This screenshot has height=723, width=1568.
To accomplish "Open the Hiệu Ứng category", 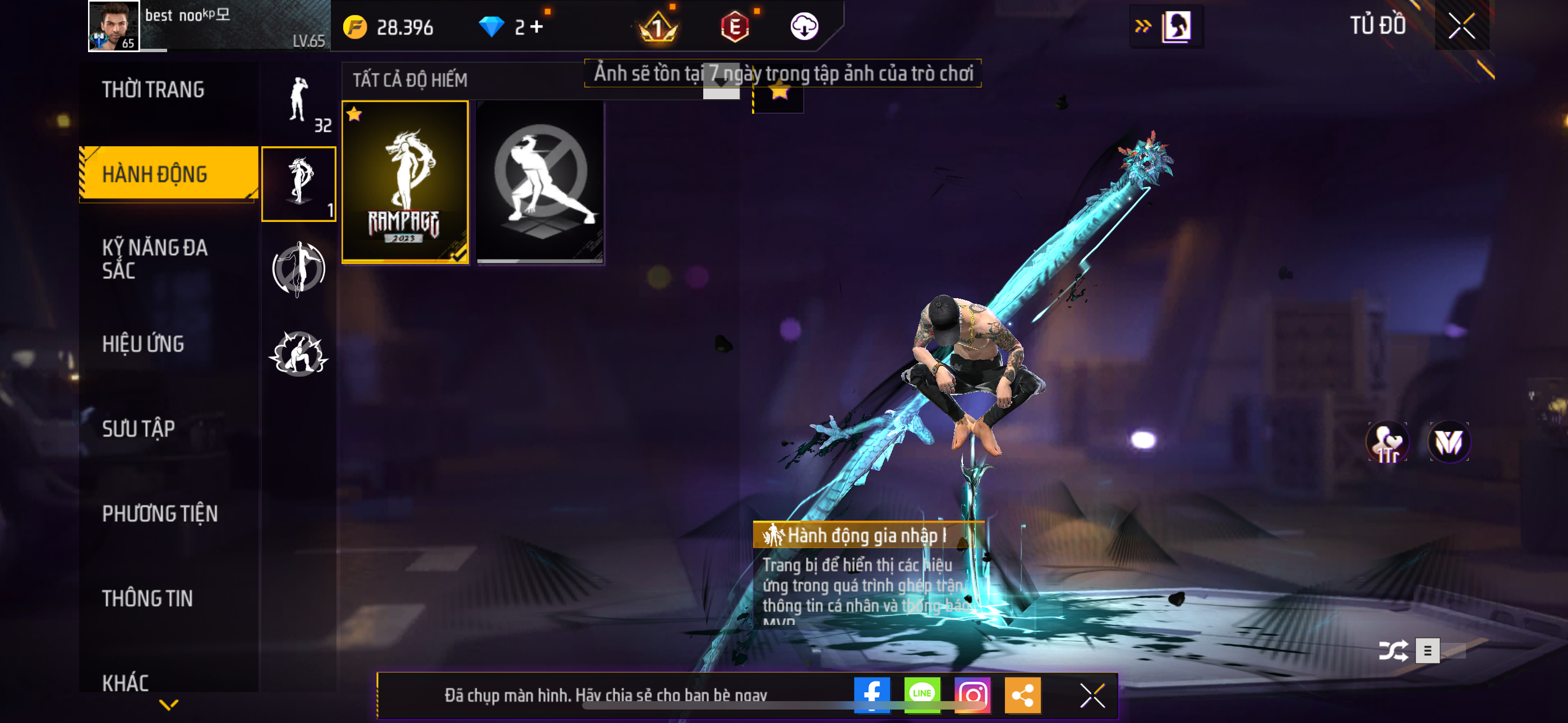I will point(143,344).
